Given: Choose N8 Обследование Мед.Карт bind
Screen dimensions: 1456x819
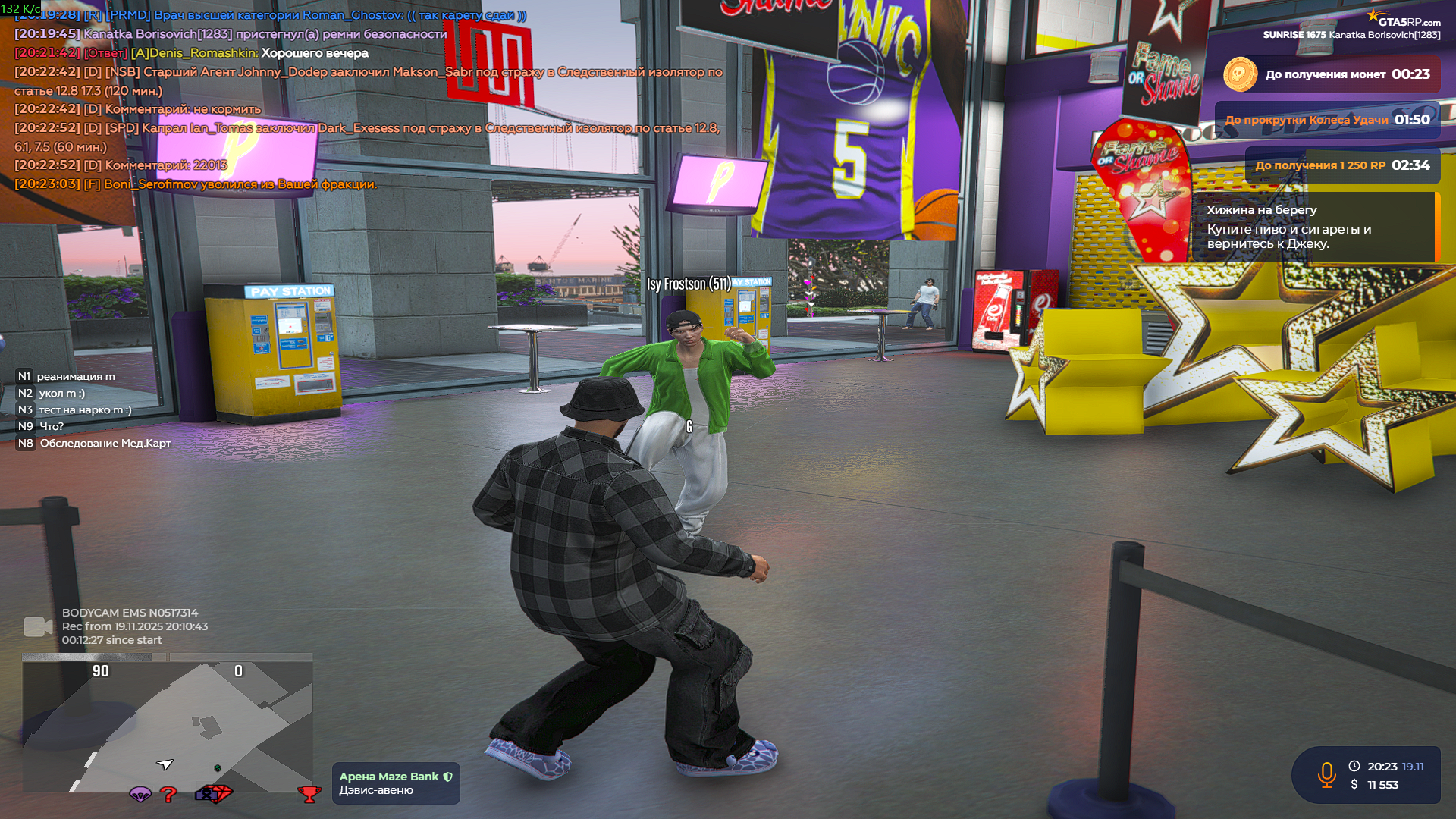Looking at the screenshot, I should click(x=95, y=443).
